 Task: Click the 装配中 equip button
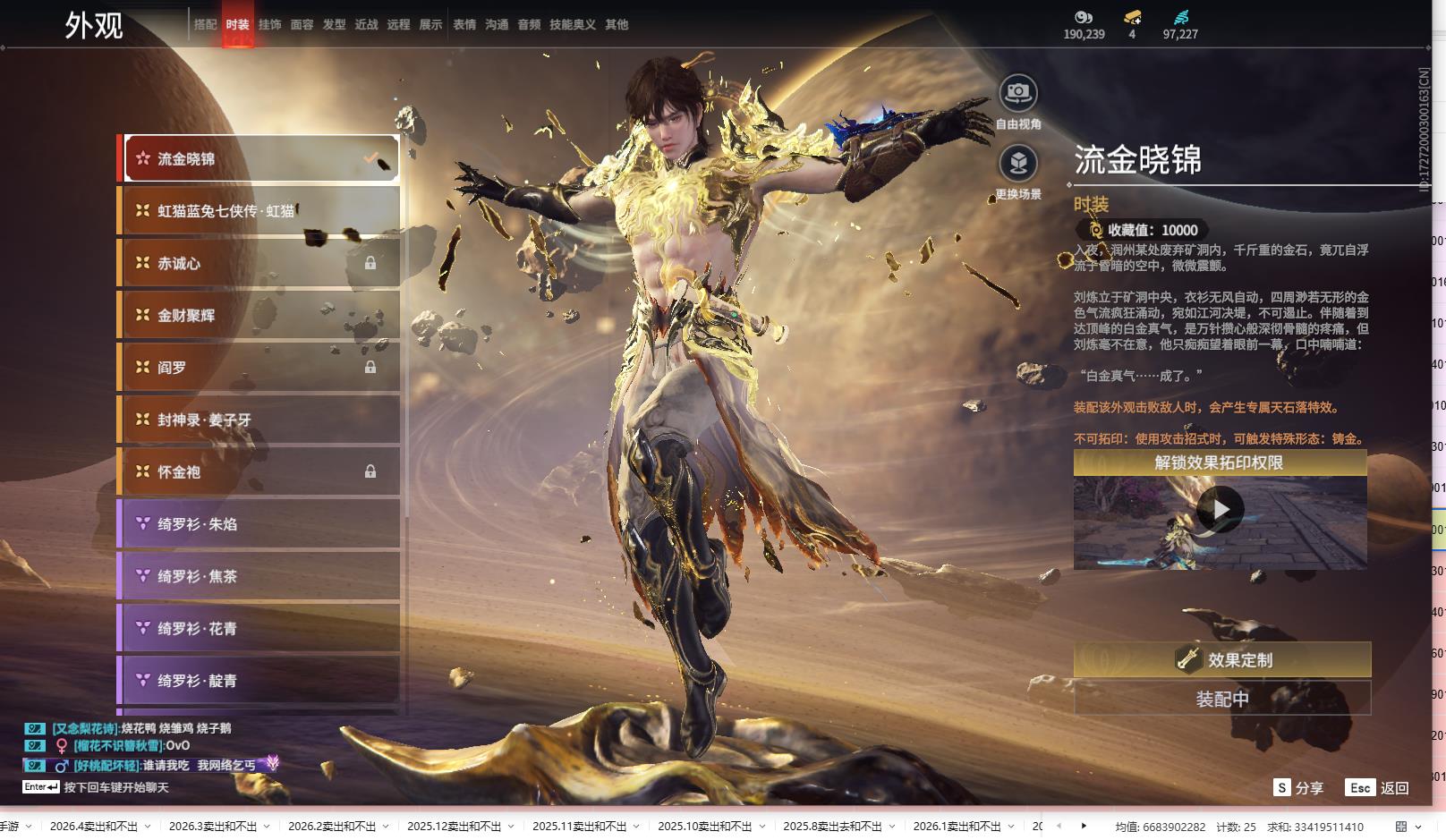point(1221,699)
